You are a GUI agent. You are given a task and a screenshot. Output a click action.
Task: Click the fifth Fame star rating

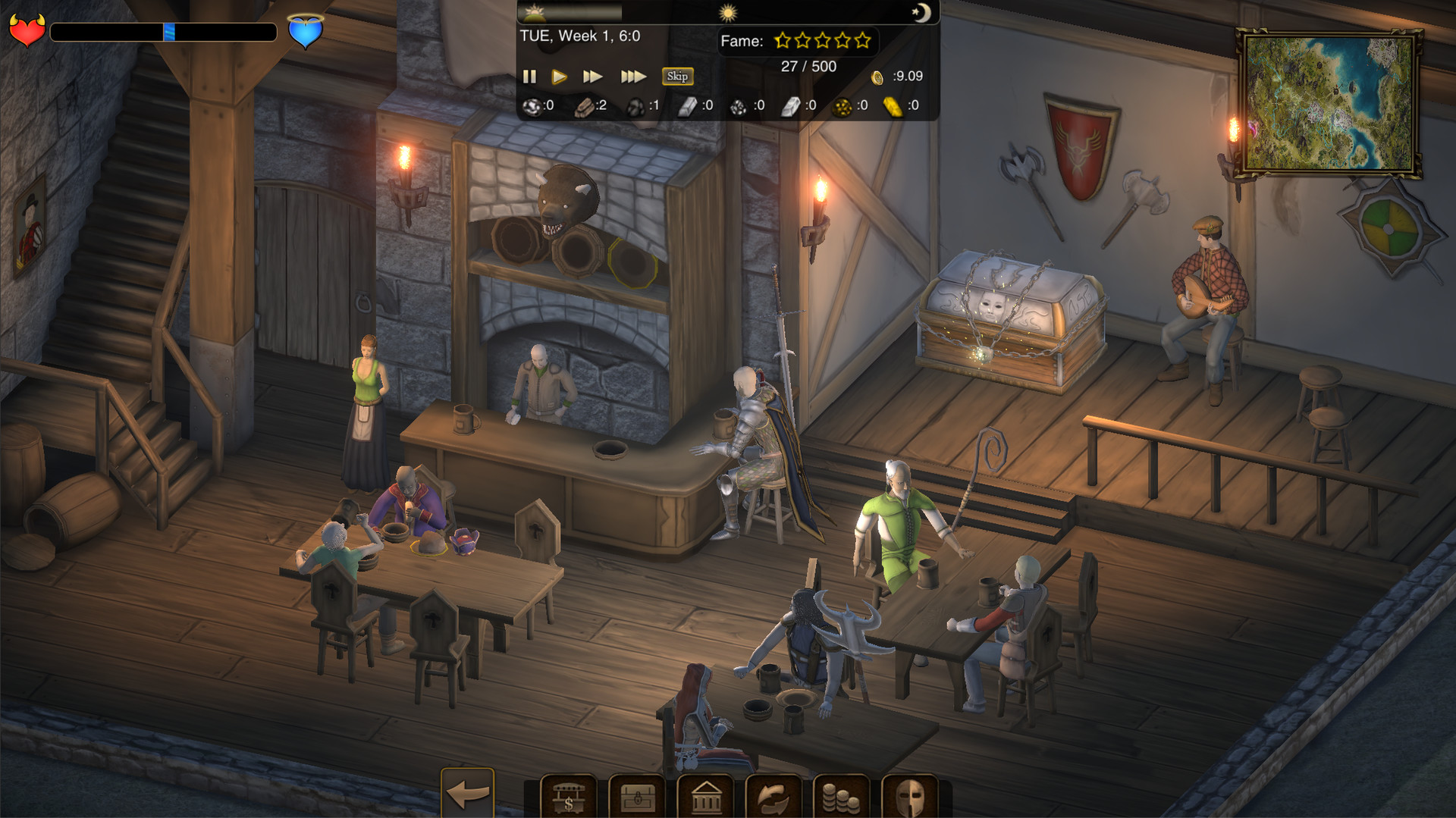point(862,39)
